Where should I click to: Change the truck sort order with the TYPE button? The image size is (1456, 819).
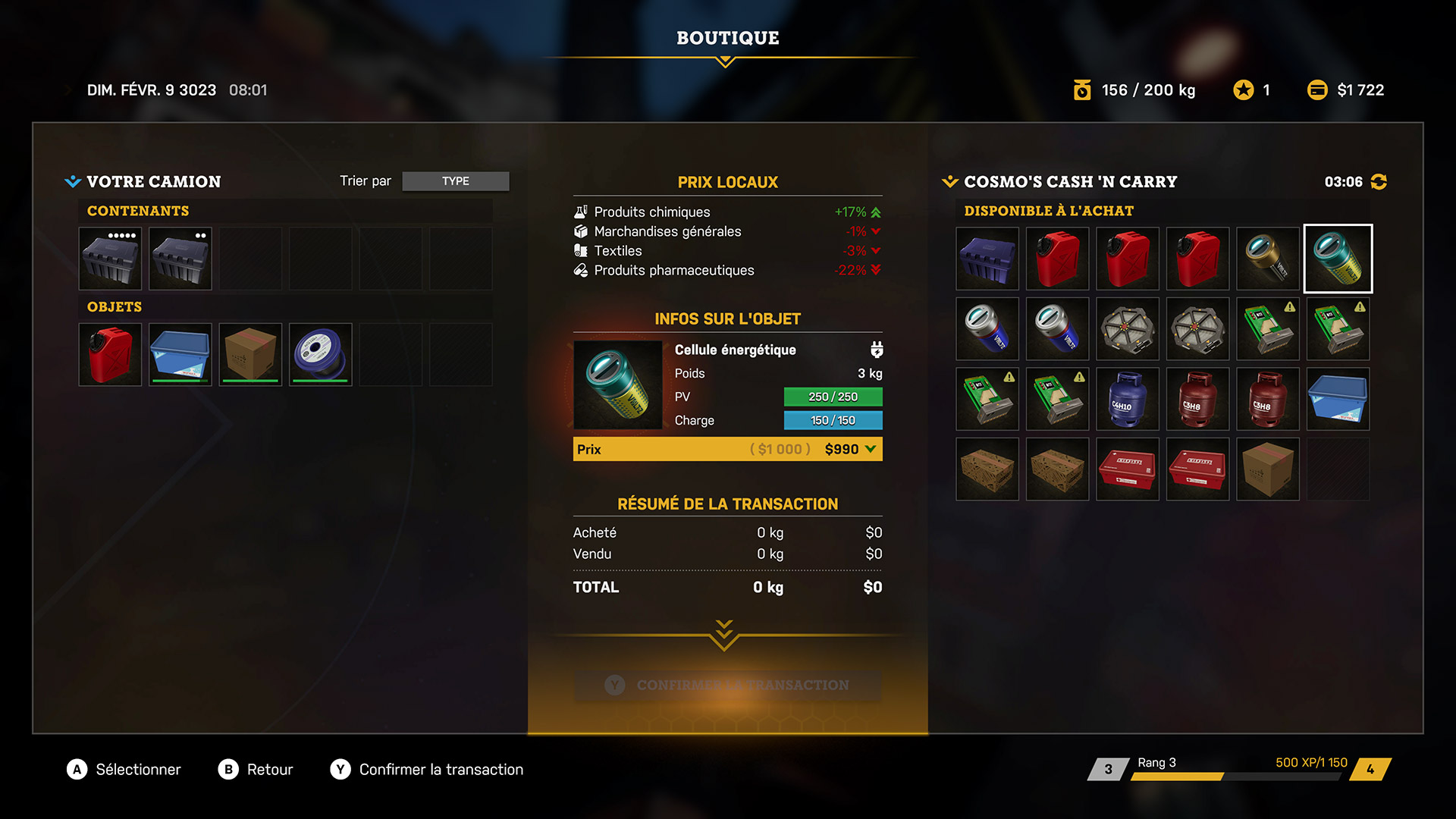point(455,181)
